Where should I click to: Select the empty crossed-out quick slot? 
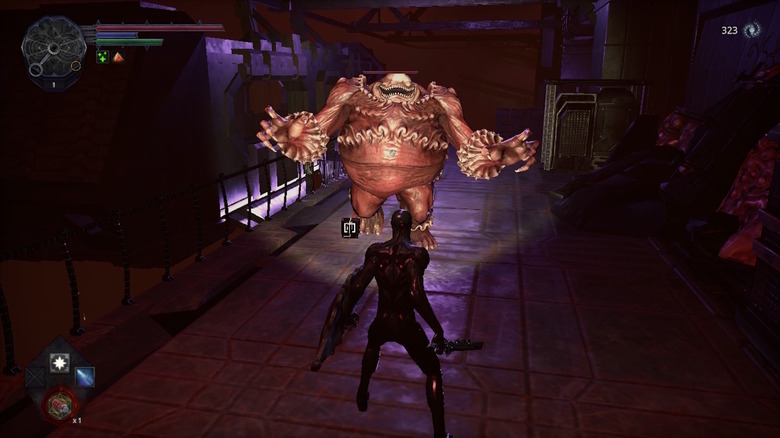point(36,377)
